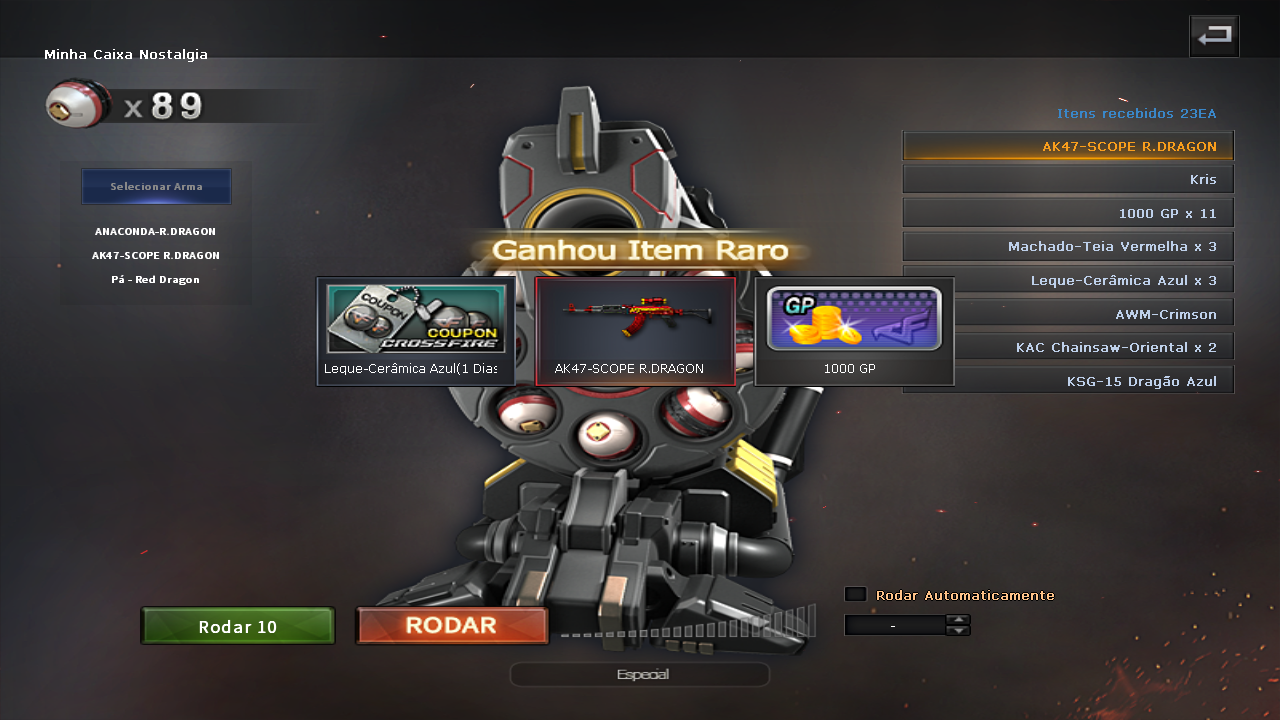
Task: Select the ANACONDA-R.DRAGON weapon
Action: (x=156, y=230)
